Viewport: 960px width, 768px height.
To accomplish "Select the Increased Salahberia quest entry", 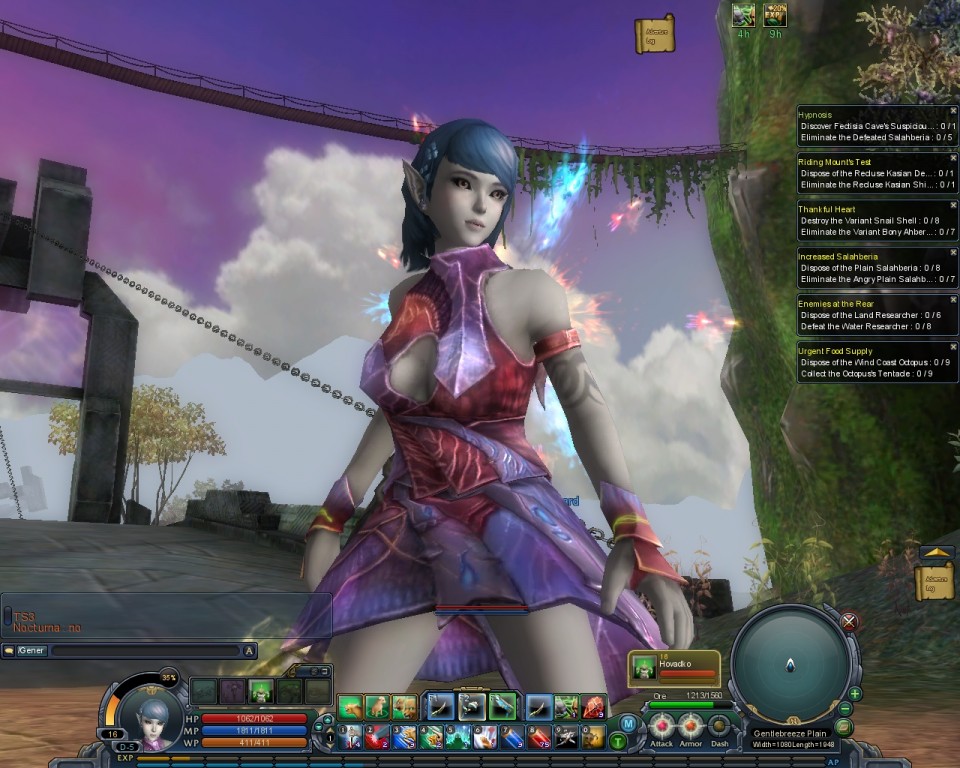I will point(835,257).
